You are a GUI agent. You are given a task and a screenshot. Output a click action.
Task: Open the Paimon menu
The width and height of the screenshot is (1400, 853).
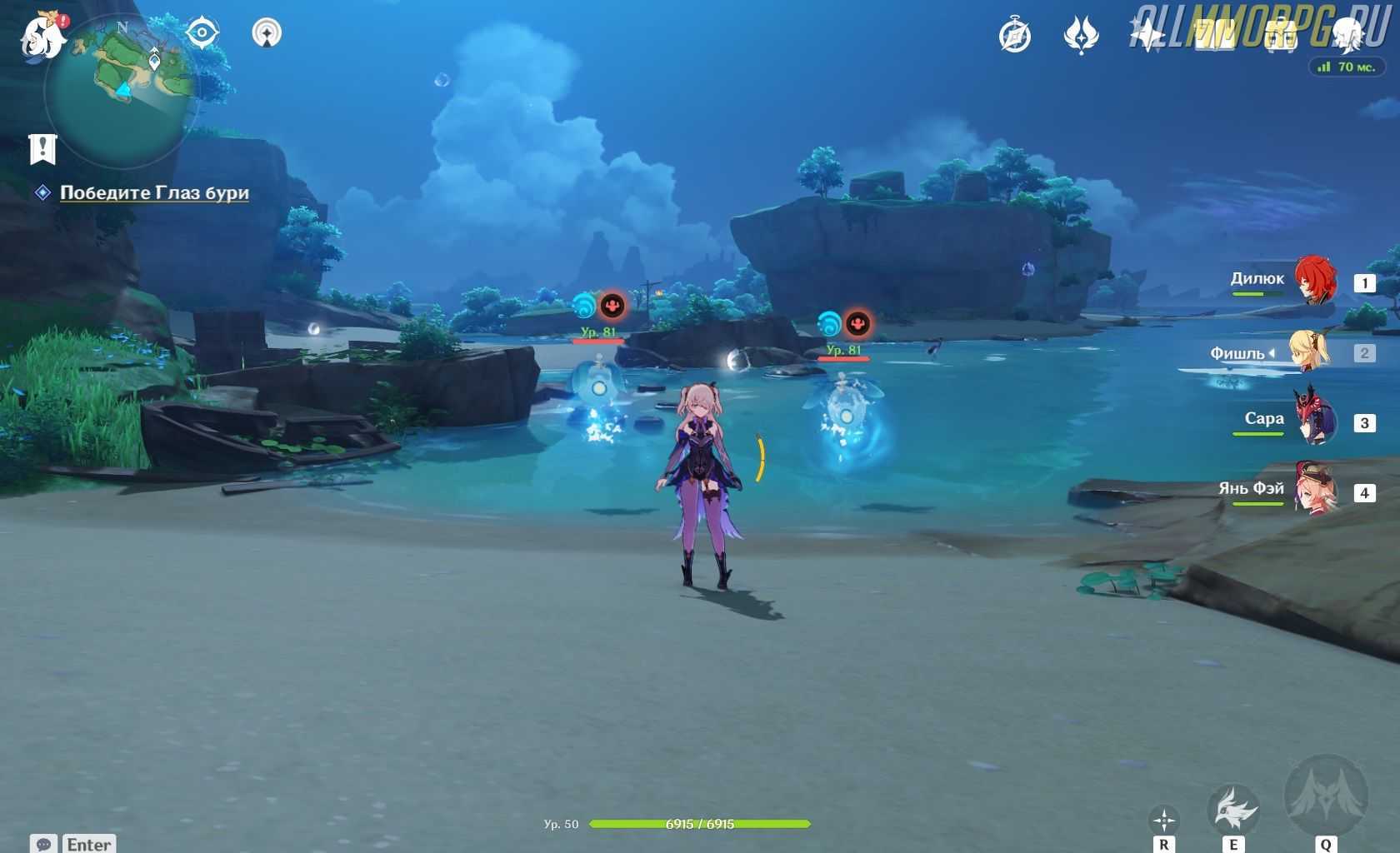pyautogui.click(x=43, y=36)
